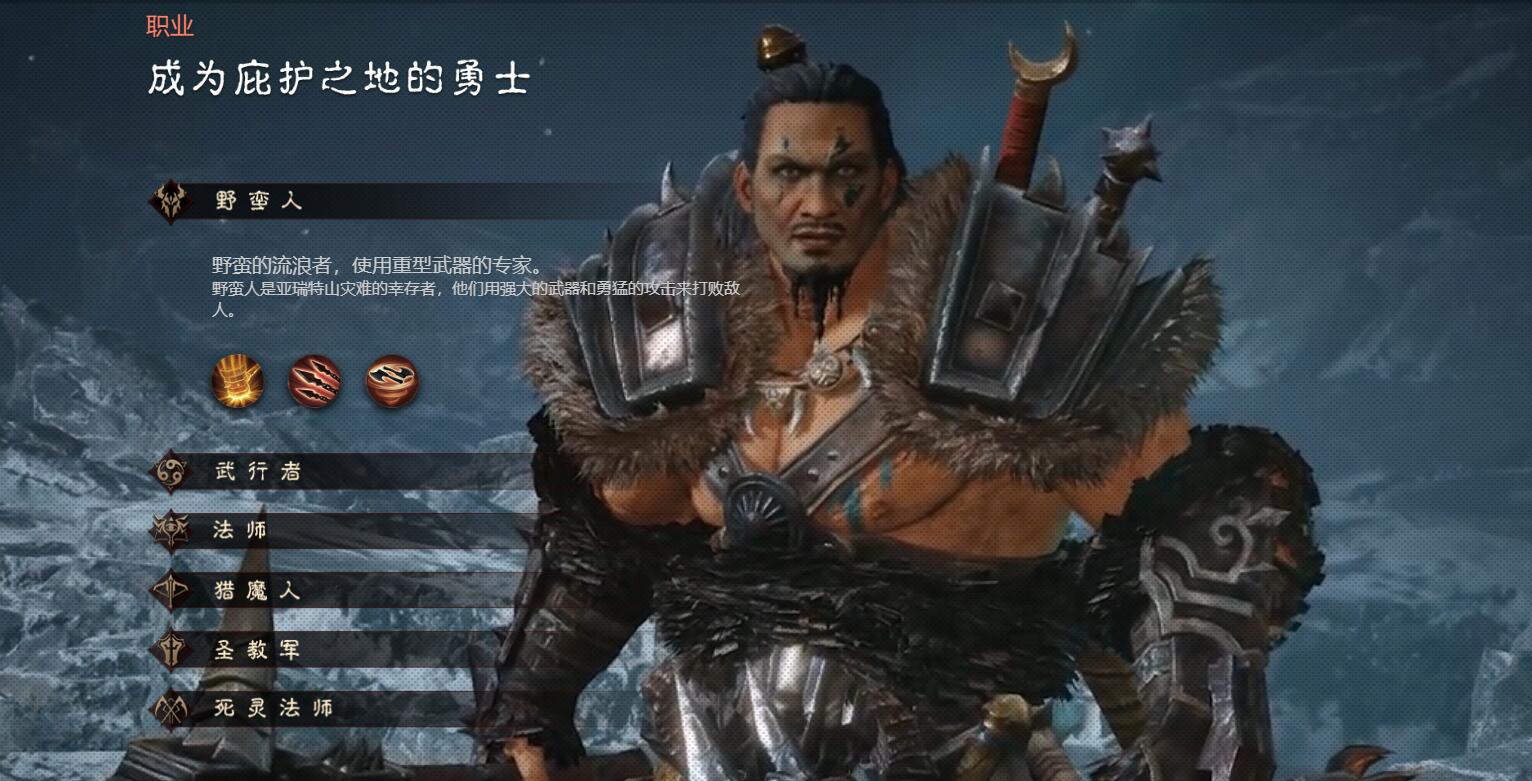This screenshot has height=781, width=1532.
Task: Click the triple-blade slash skill icon
Action: click(x=315, y=383)
